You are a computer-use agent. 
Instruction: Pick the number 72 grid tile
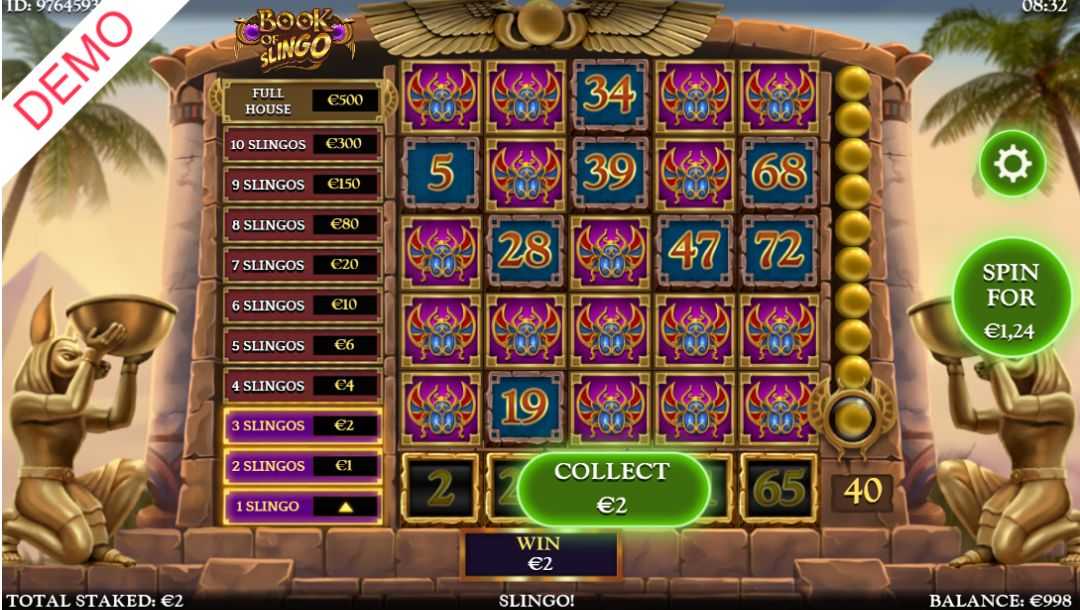(779, 252)
